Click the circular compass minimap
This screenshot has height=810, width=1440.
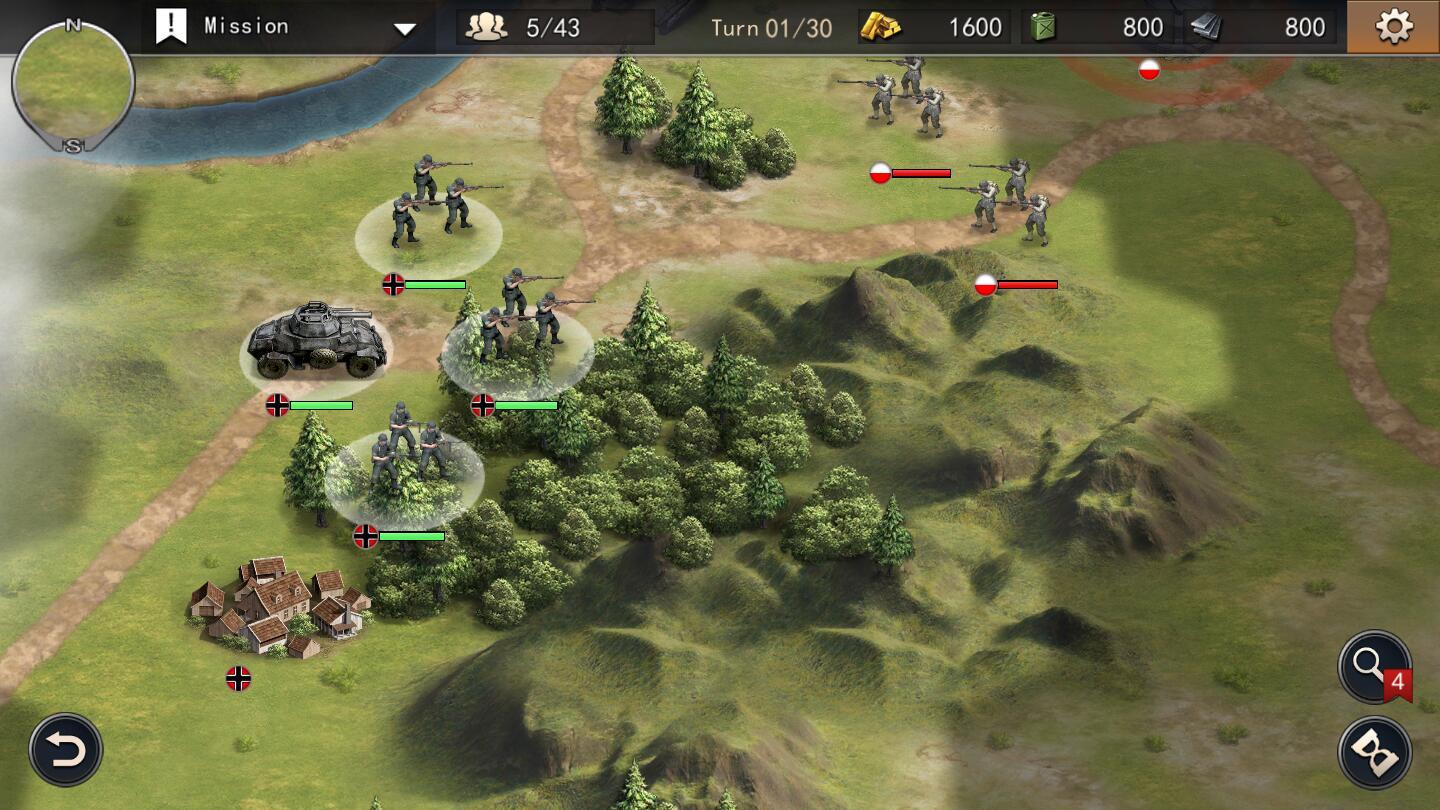coord(73,84)
